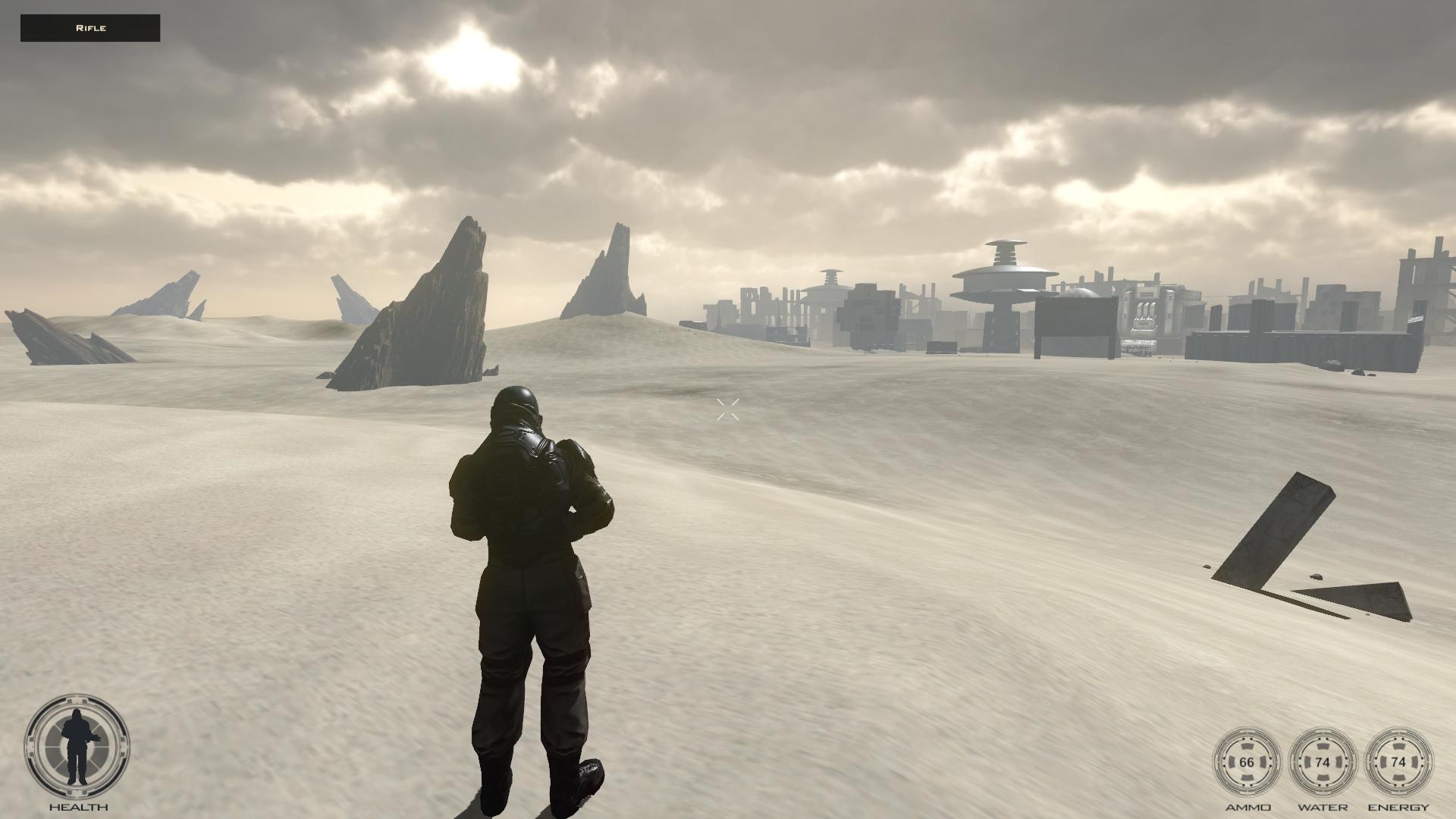Expand the Rifle weapon name banner
1456x819 pixels.
pos(90,27)
